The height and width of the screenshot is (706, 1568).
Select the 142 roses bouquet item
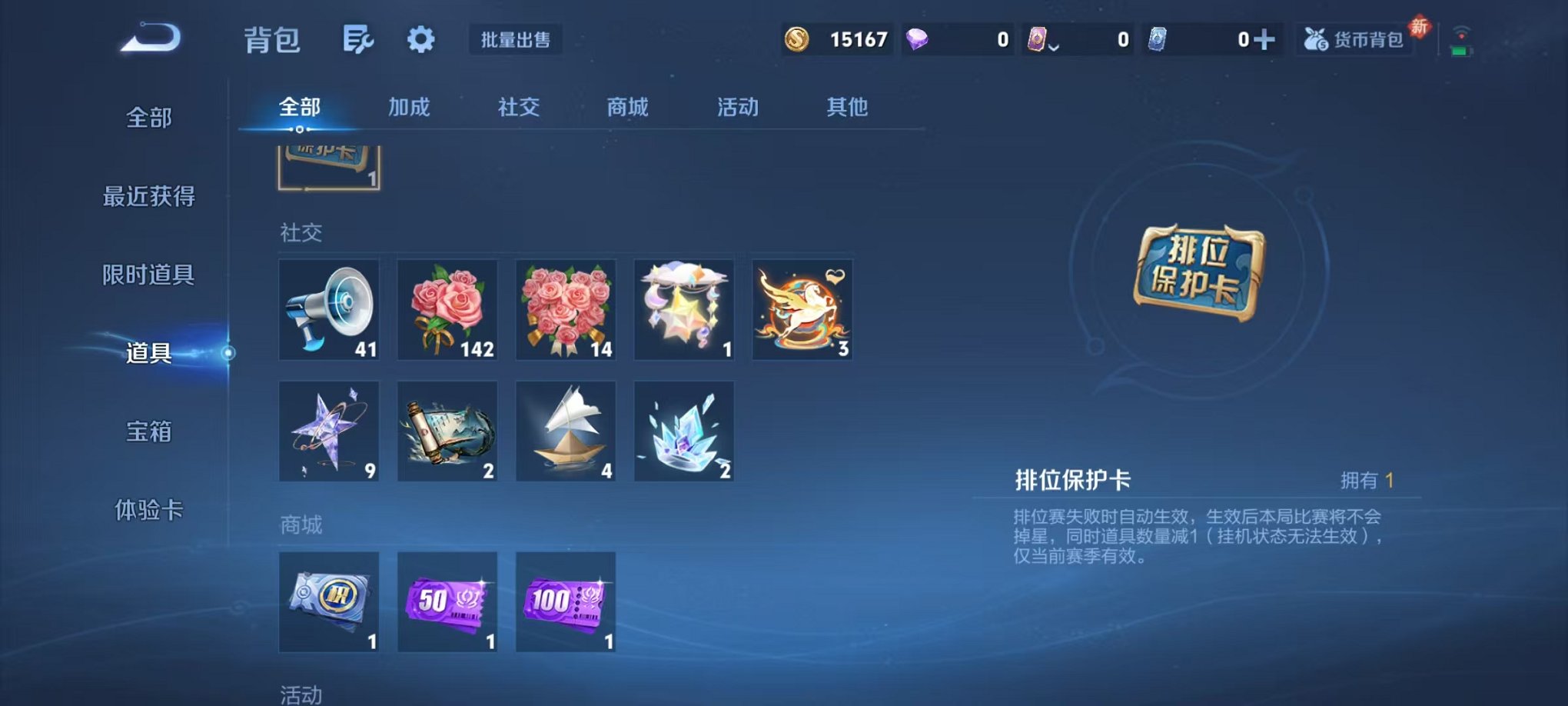coord(447,310)
